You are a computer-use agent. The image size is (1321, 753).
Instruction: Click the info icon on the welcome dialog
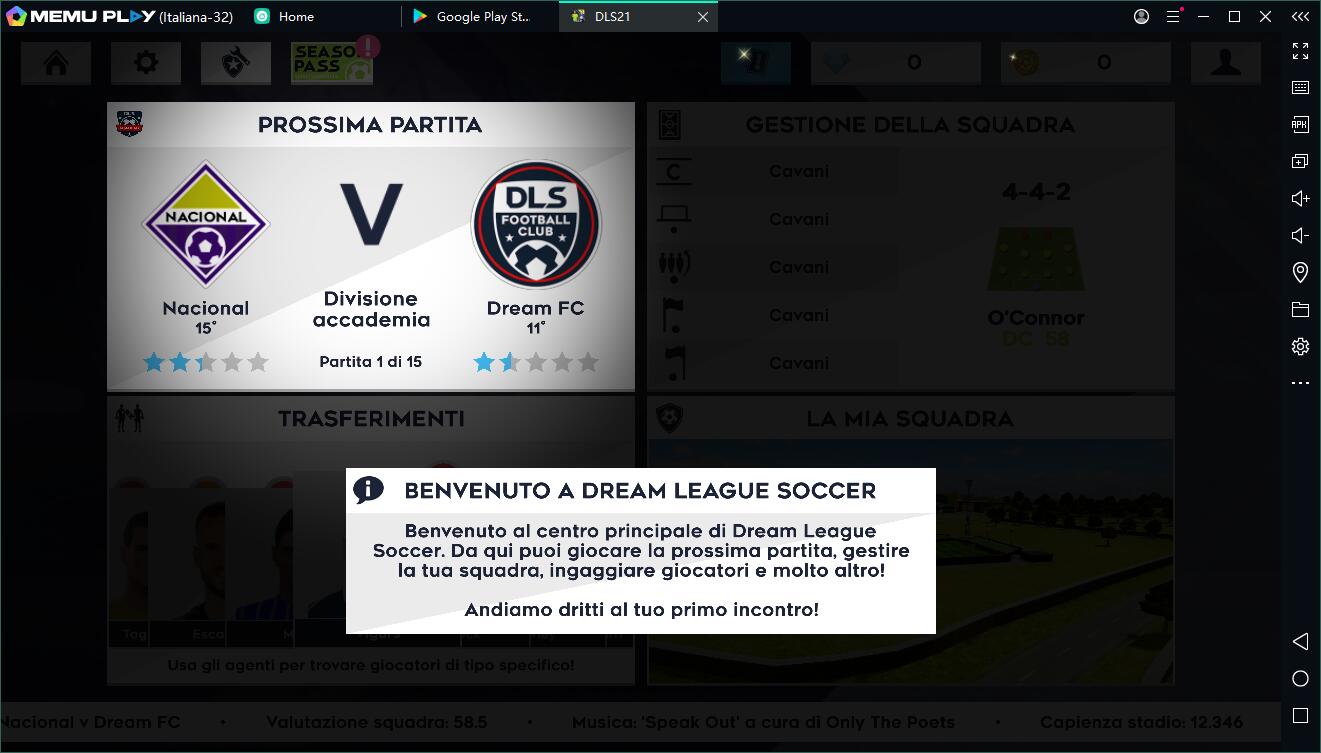point(369,491)
